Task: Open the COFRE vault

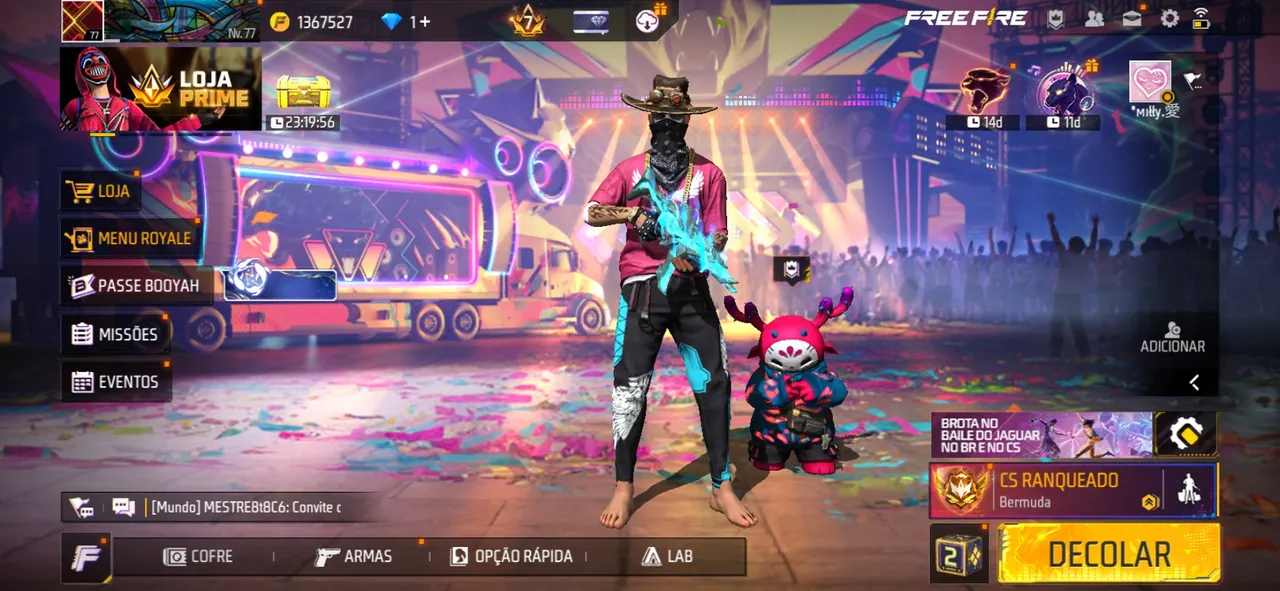Action: click(x=199, y=556)
